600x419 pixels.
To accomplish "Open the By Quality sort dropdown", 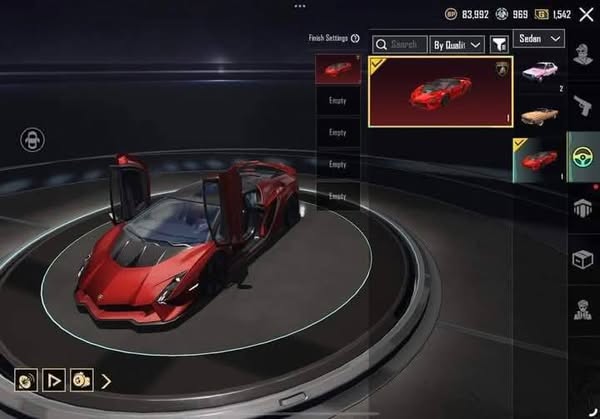I will pos(457,44).
